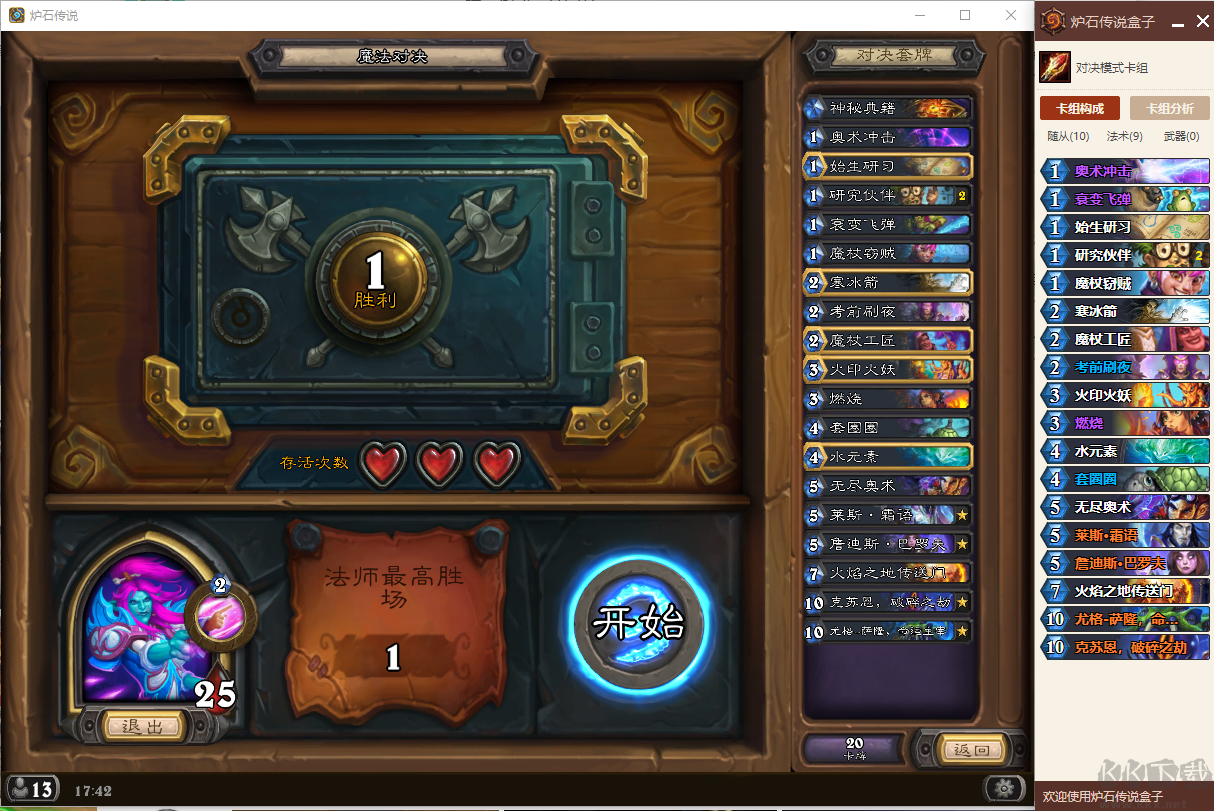Select the mage hero power icon
This screenshot has height=811, width=1214.
pos(220,614)
